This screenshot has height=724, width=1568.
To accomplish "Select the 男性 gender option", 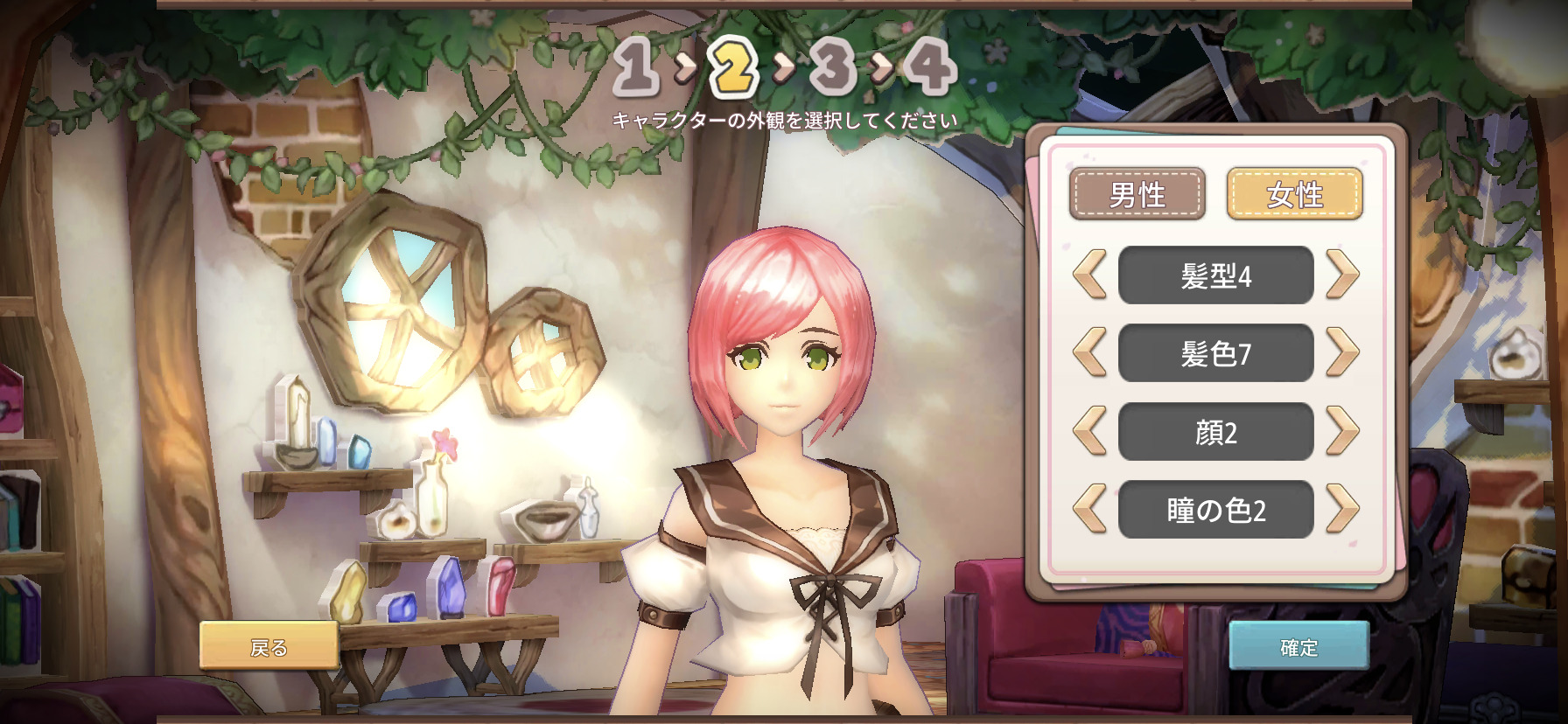I will 1137,194.
